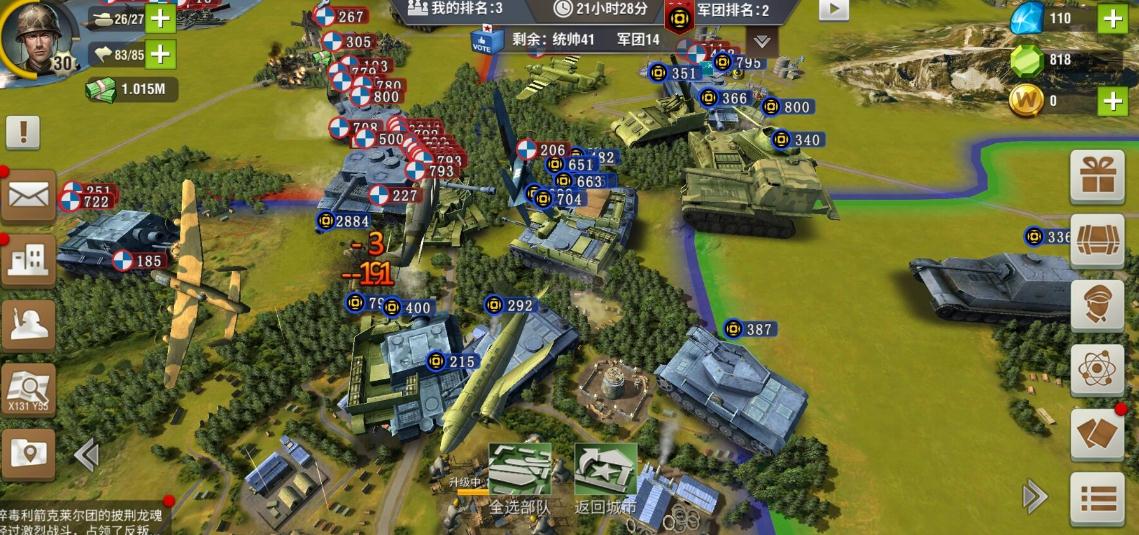Screen dimensions: 1139x535
Task: Collapse the left side menu arrow
Action: click(86, 455)
